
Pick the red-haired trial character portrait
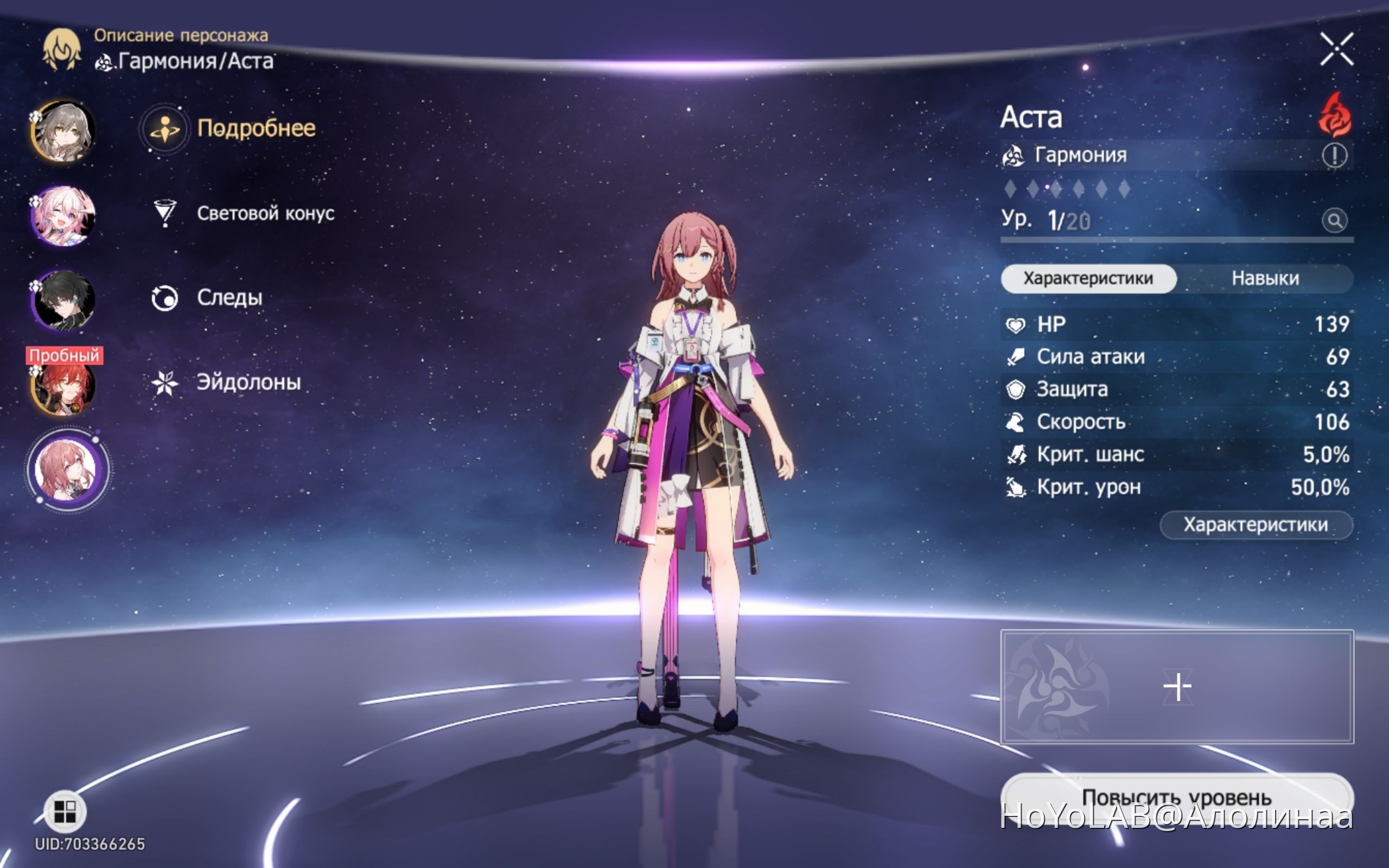(63, 386)
